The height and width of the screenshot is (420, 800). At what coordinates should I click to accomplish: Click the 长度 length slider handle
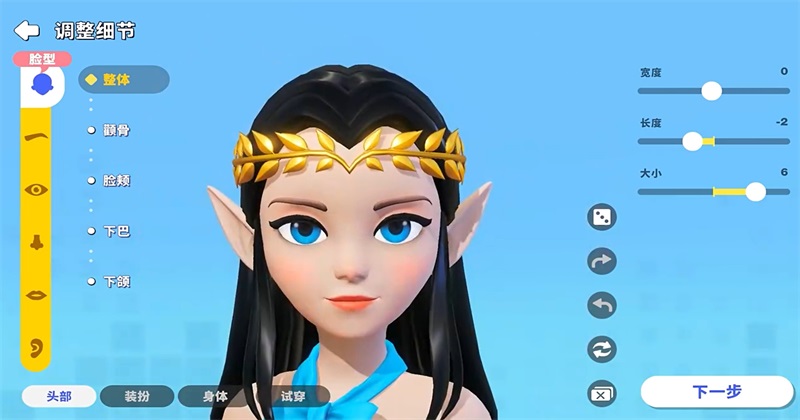[x=692, y=141]
